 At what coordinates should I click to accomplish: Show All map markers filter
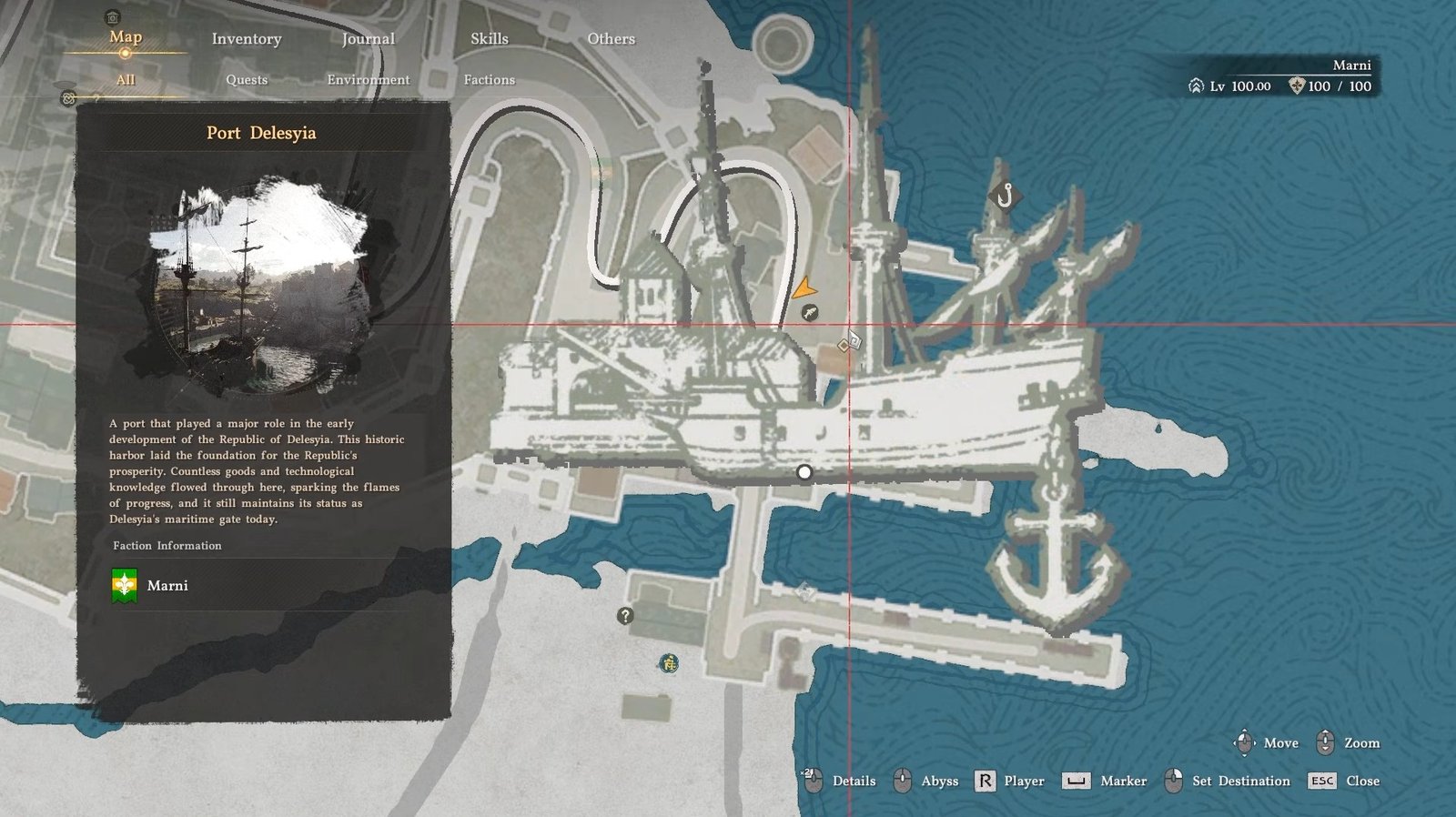click(126, 80)
